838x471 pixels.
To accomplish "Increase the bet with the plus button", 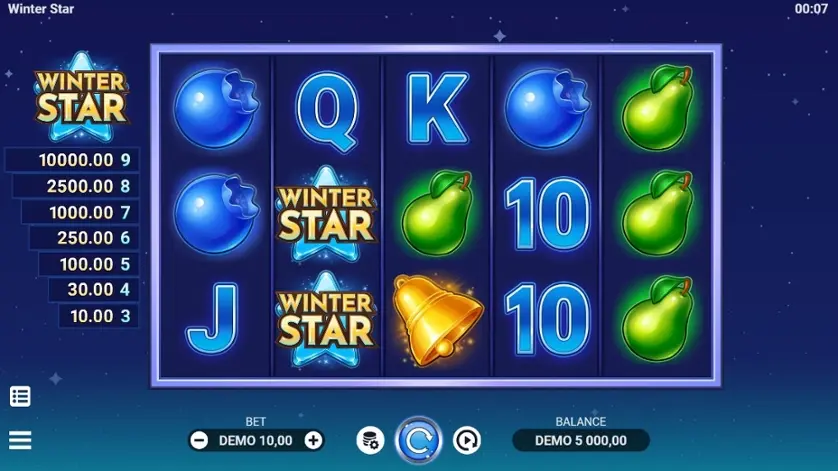I will click(313, 440).
